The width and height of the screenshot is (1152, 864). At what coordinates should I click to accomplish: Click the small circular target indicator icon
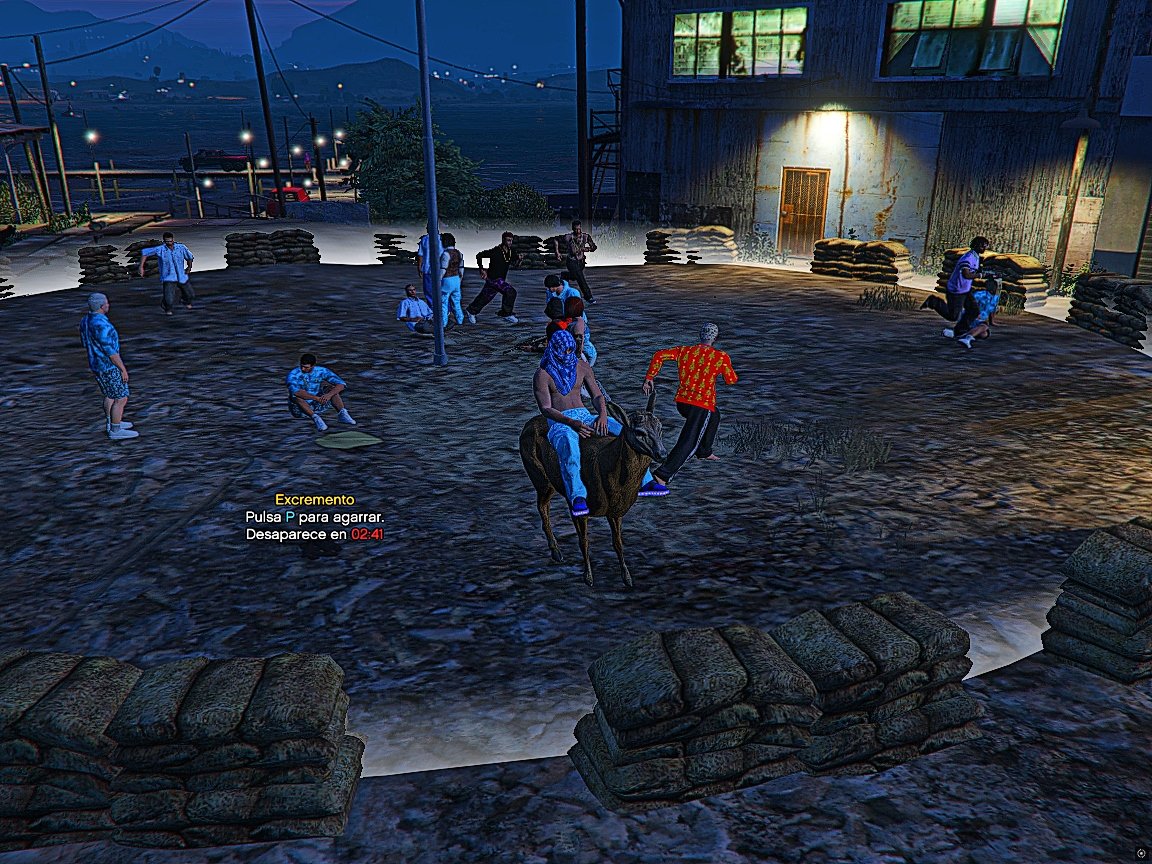(1141, 853)
